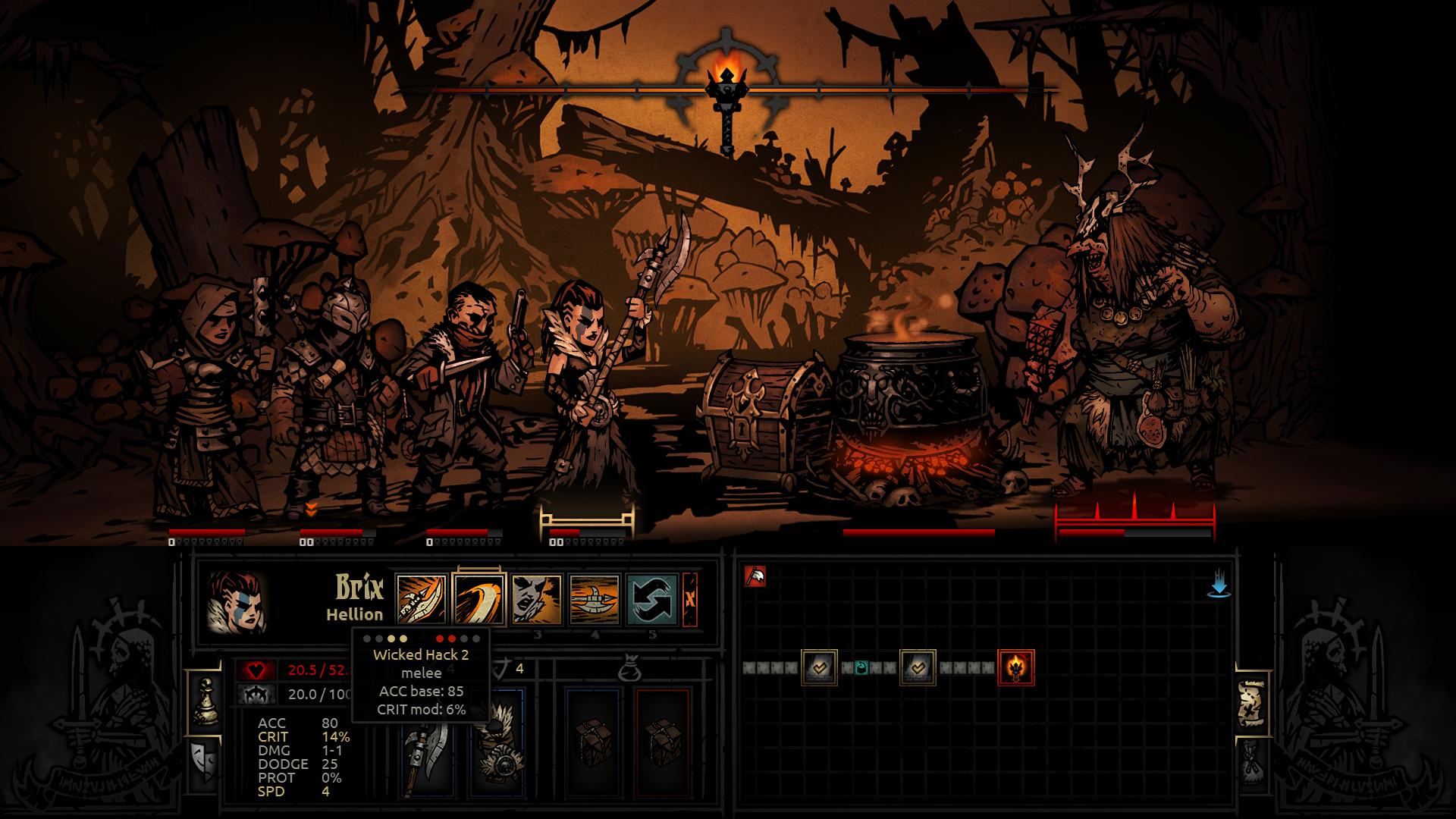This screenshot has height=819, width=1456.
Task: Select the teal curio hallway tile
Action: coord(861,668)
